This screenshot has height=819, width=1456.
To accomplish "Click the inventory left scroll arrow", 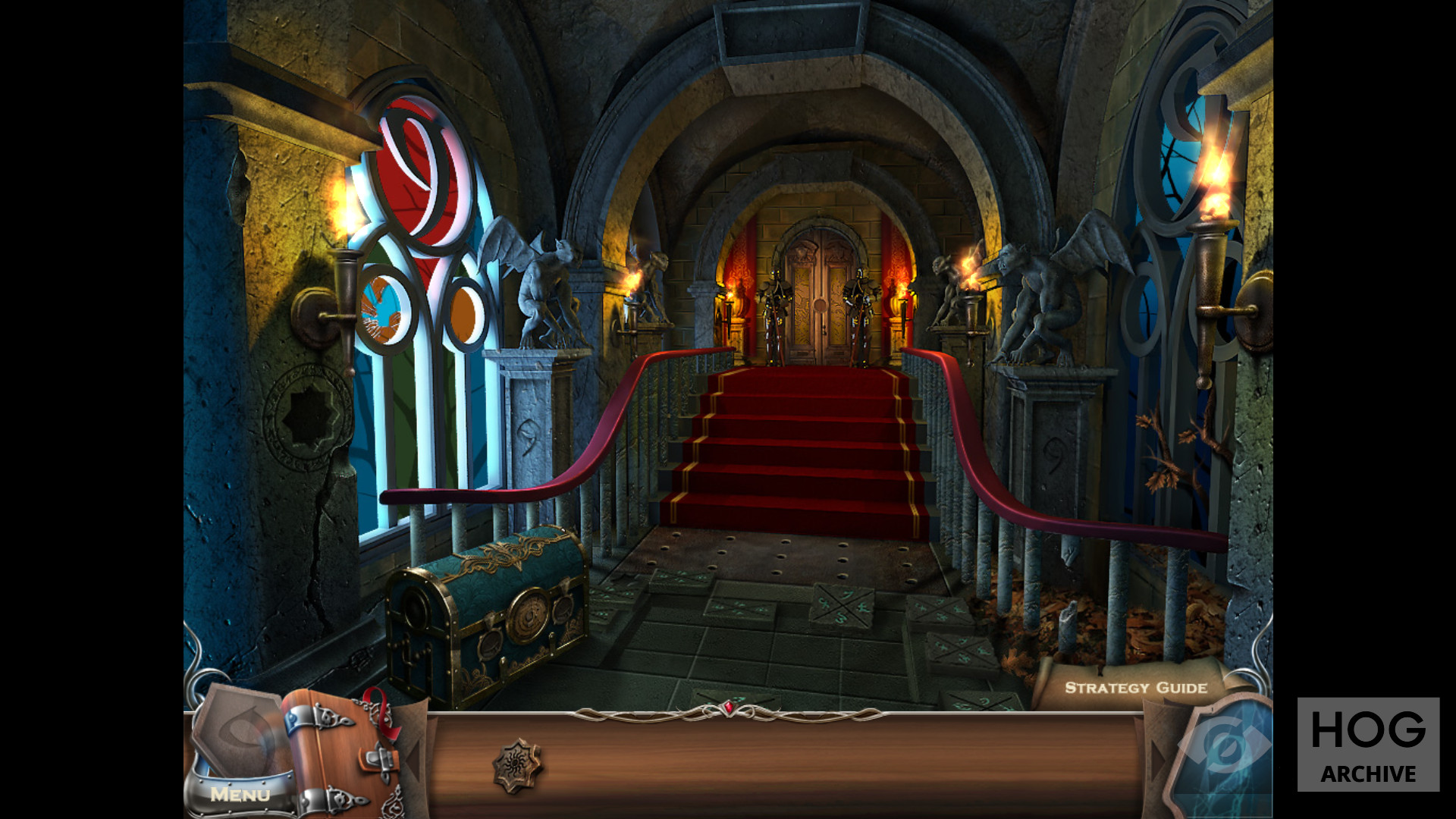I will (x=413, y=757).
